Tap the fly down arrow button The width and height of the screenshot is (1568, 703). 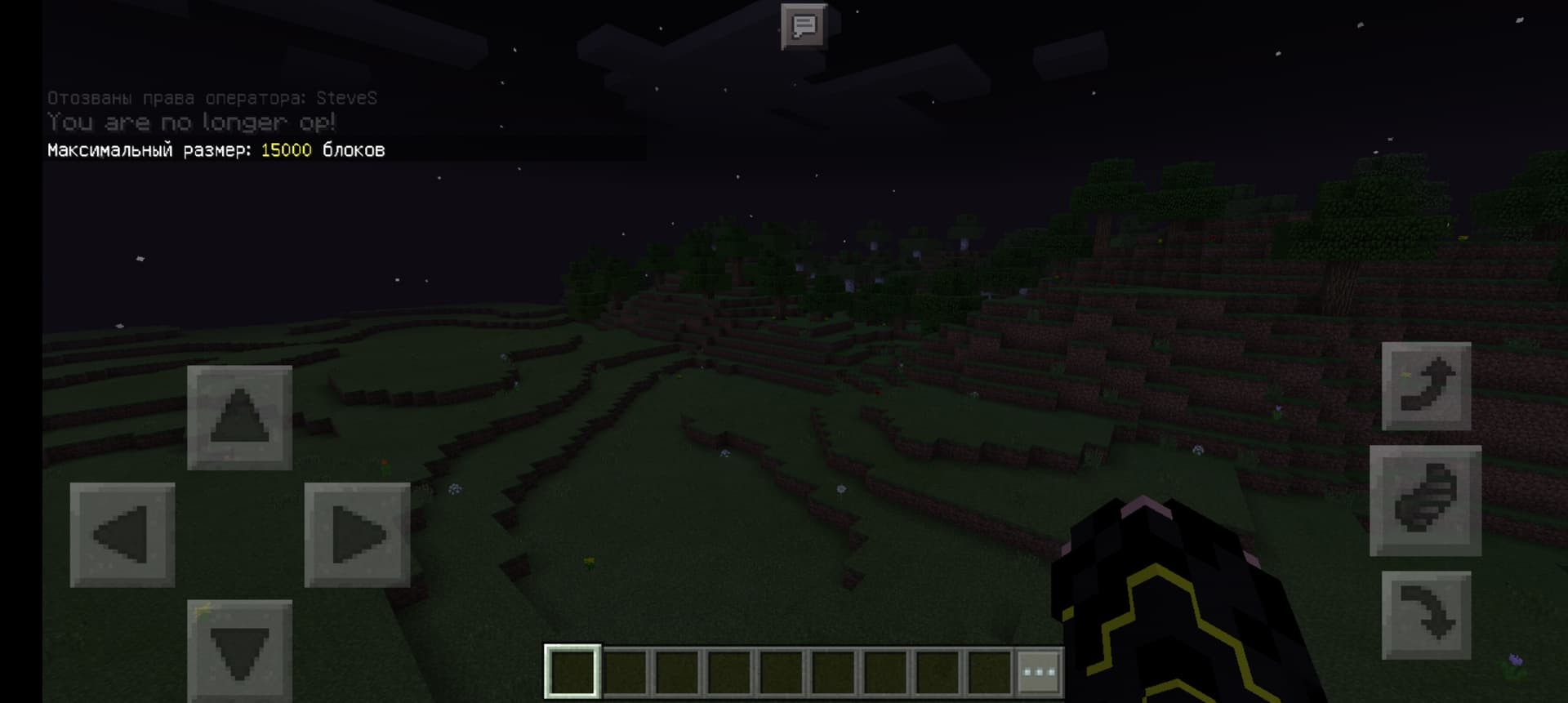coord(1426,615)
